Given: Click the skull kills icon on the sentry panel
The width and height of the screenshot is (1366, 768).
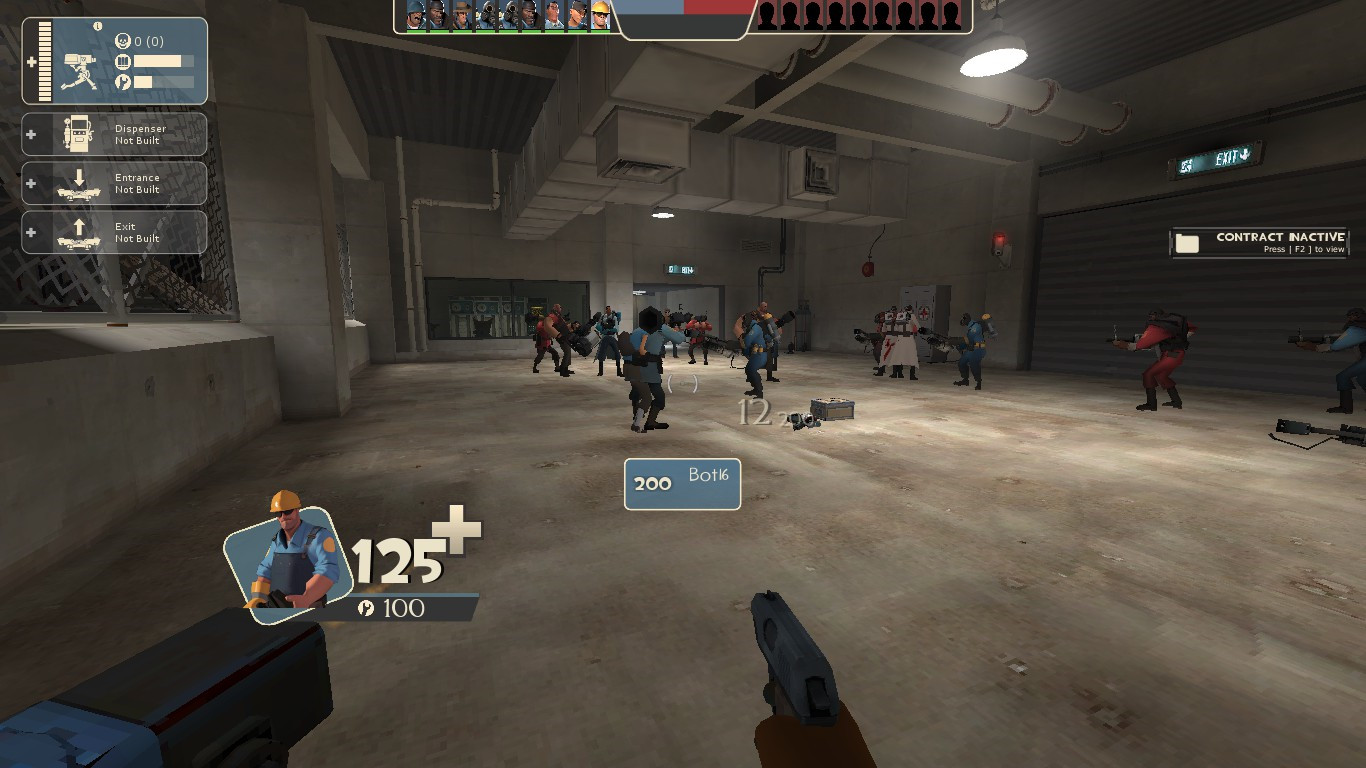Looking at the screenshot, I should pos(123,41).
